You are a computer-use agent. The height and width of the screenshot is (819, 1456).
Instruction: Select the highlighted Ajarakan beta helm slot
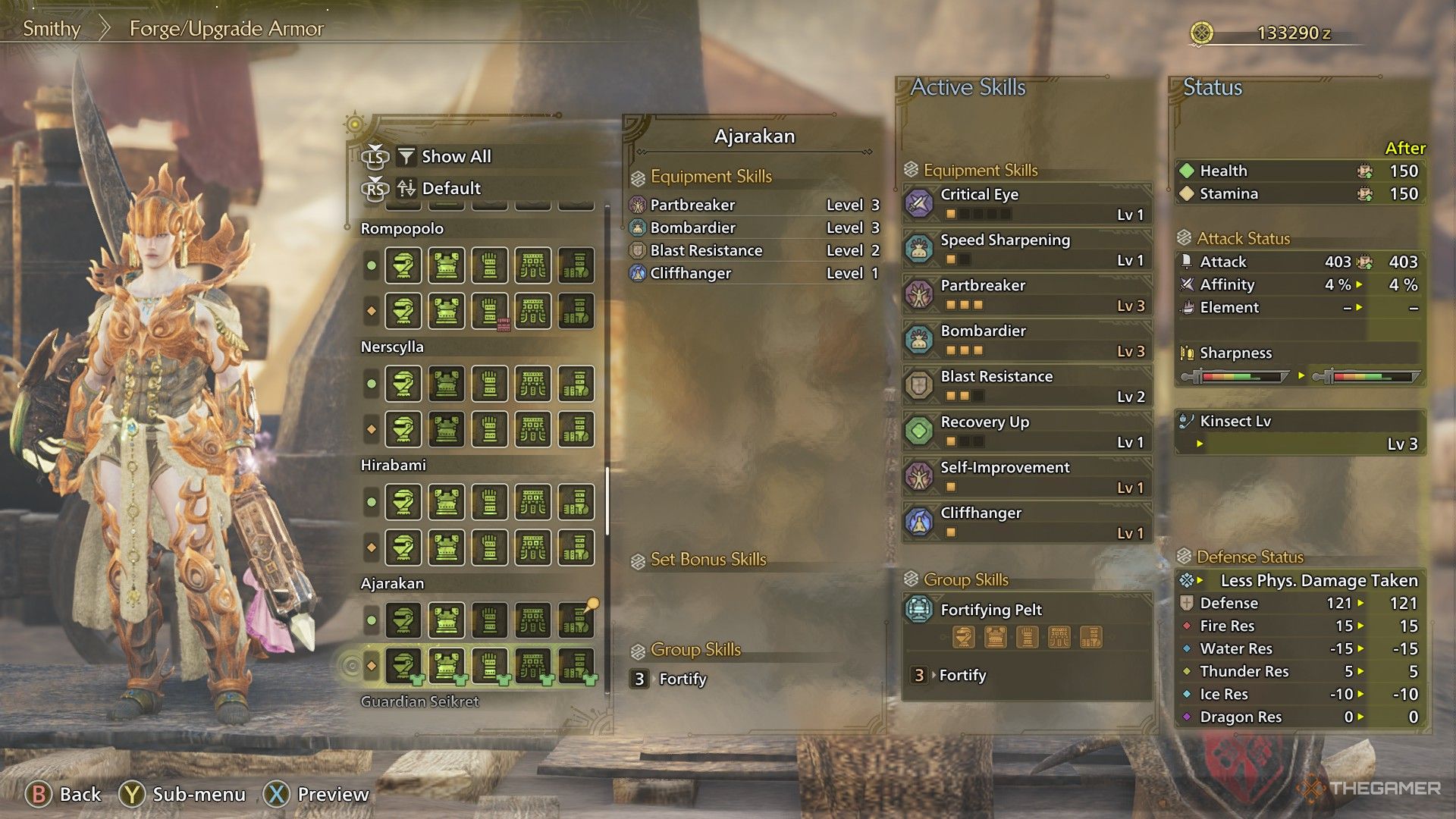(403, 666)
